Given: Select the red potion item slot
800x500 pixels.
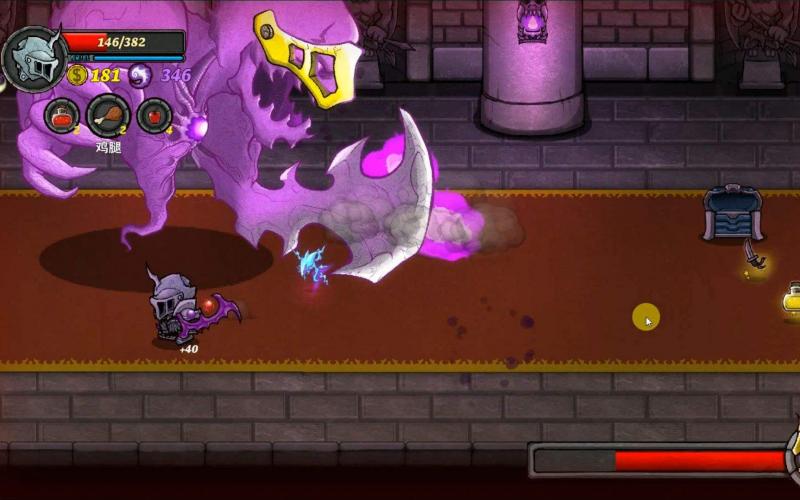Looking at the screenshot, I should tap(62, 115).
